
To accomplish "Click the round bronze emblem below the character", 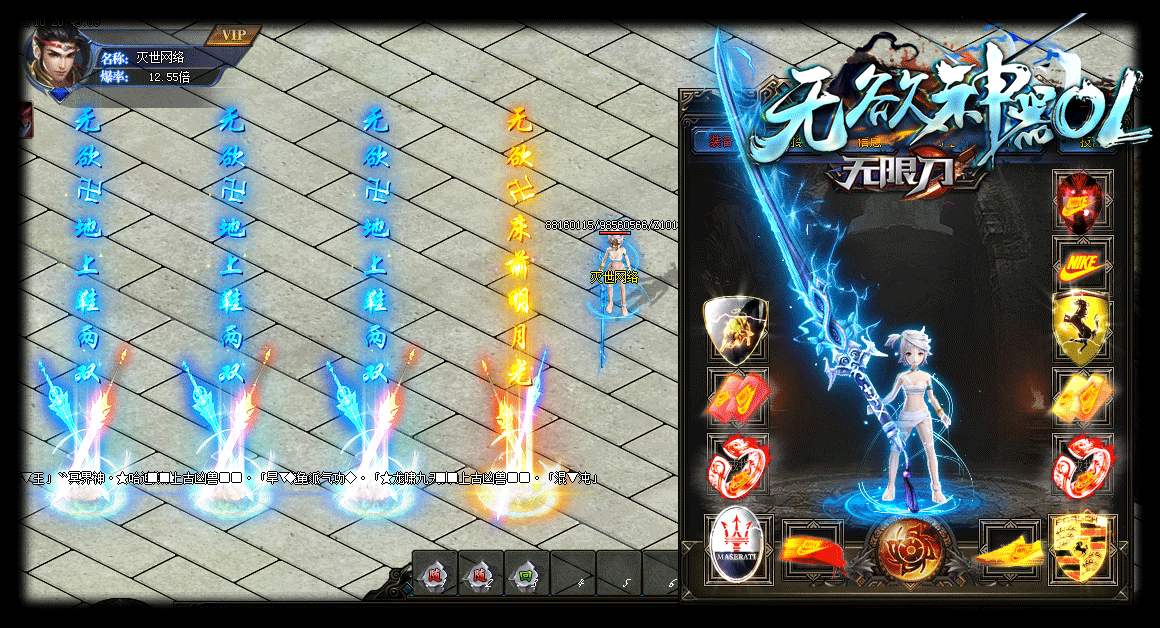I will (x=910, y=548).
